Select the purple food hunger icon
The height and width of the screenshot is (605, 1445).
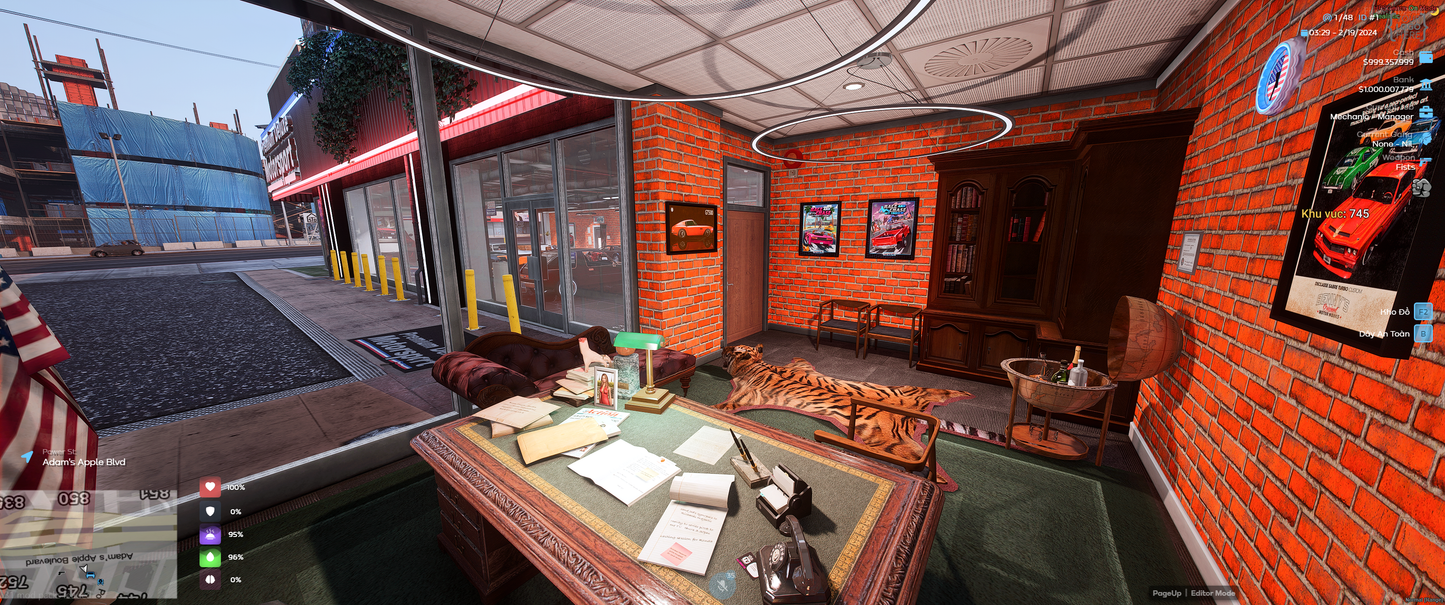(210, 534)
